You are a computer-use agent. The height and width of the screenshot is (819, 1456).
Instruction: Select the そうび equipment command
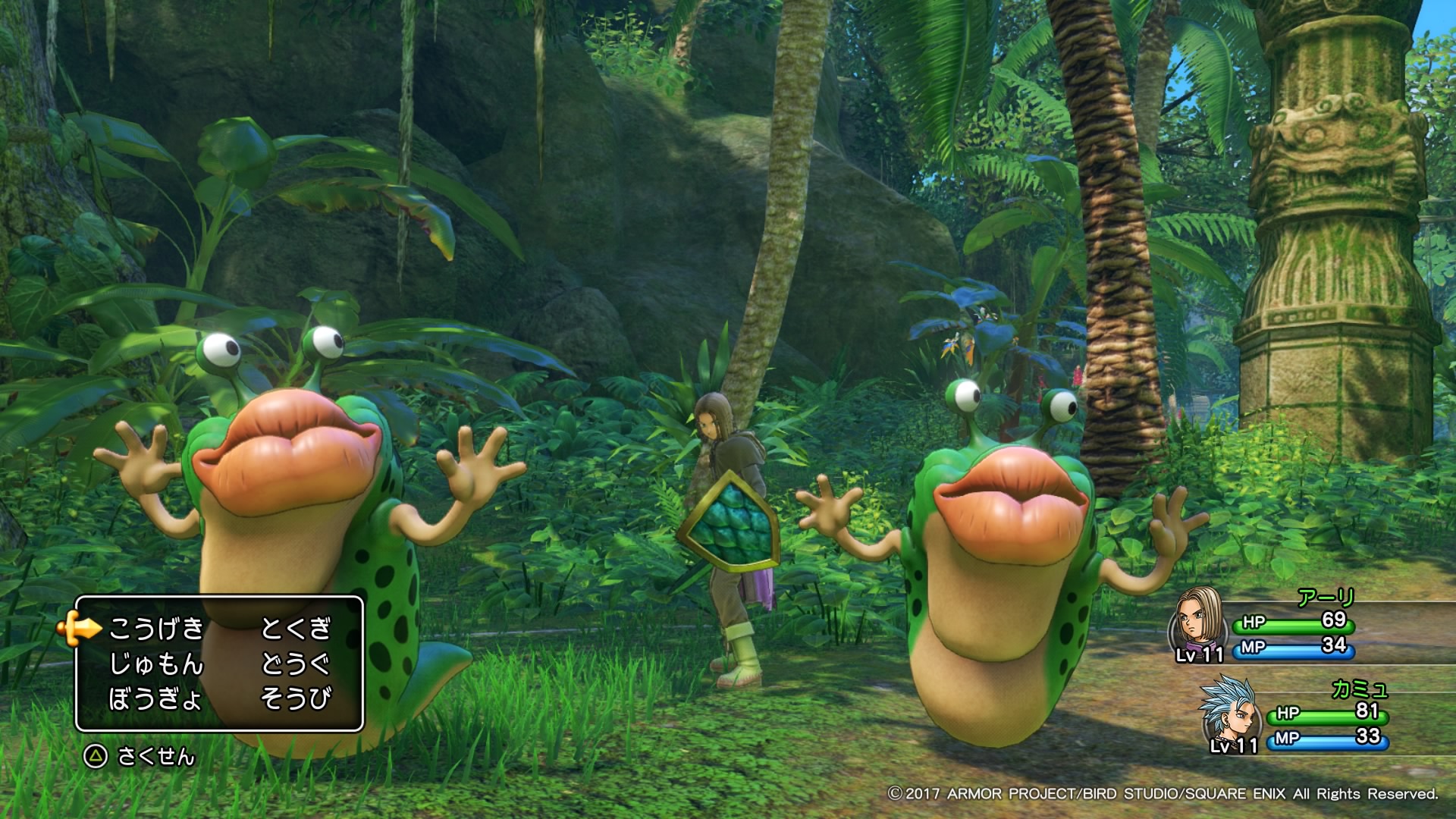point(296,699)
